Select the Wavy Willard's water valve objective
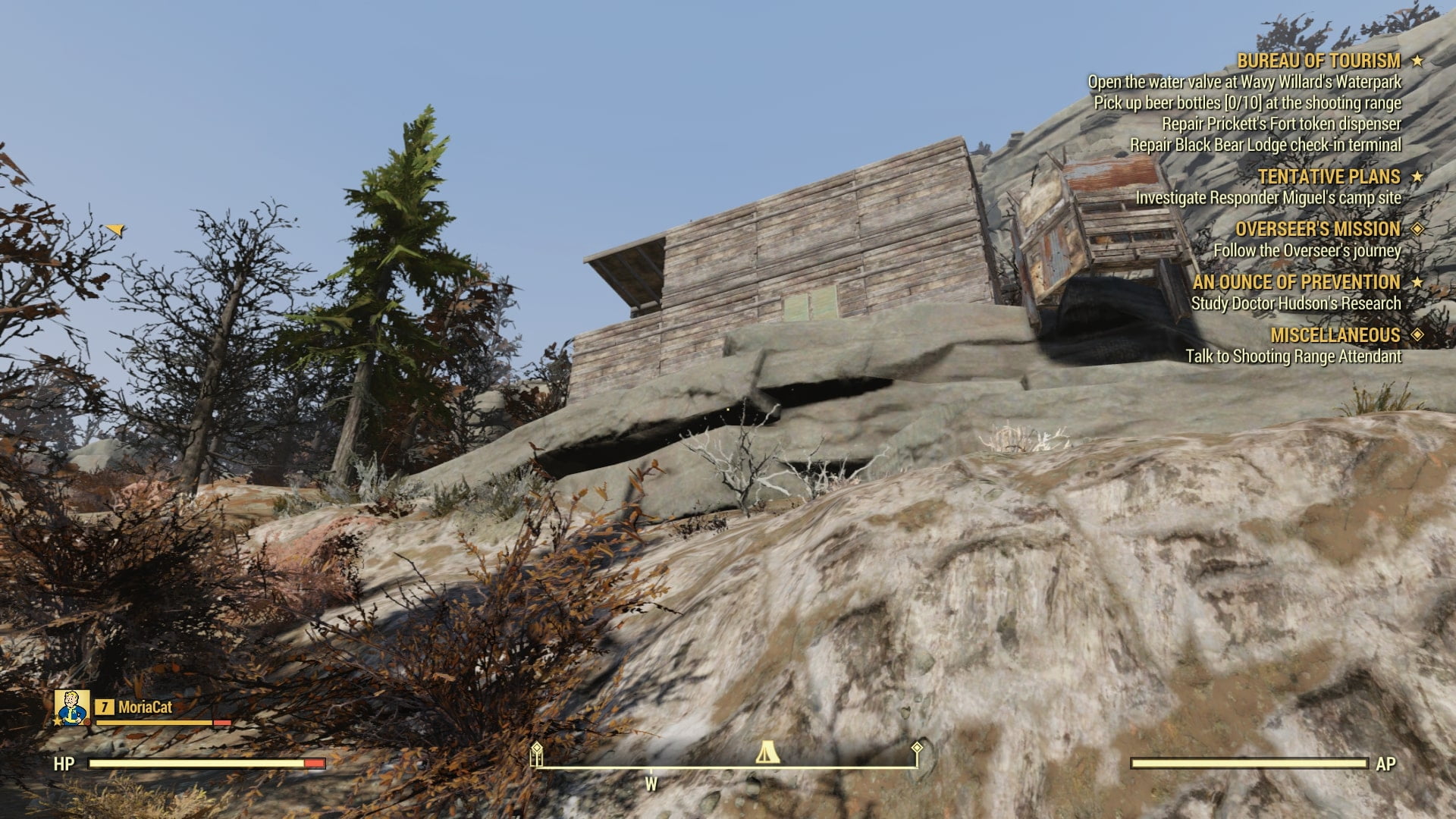 1244,82
